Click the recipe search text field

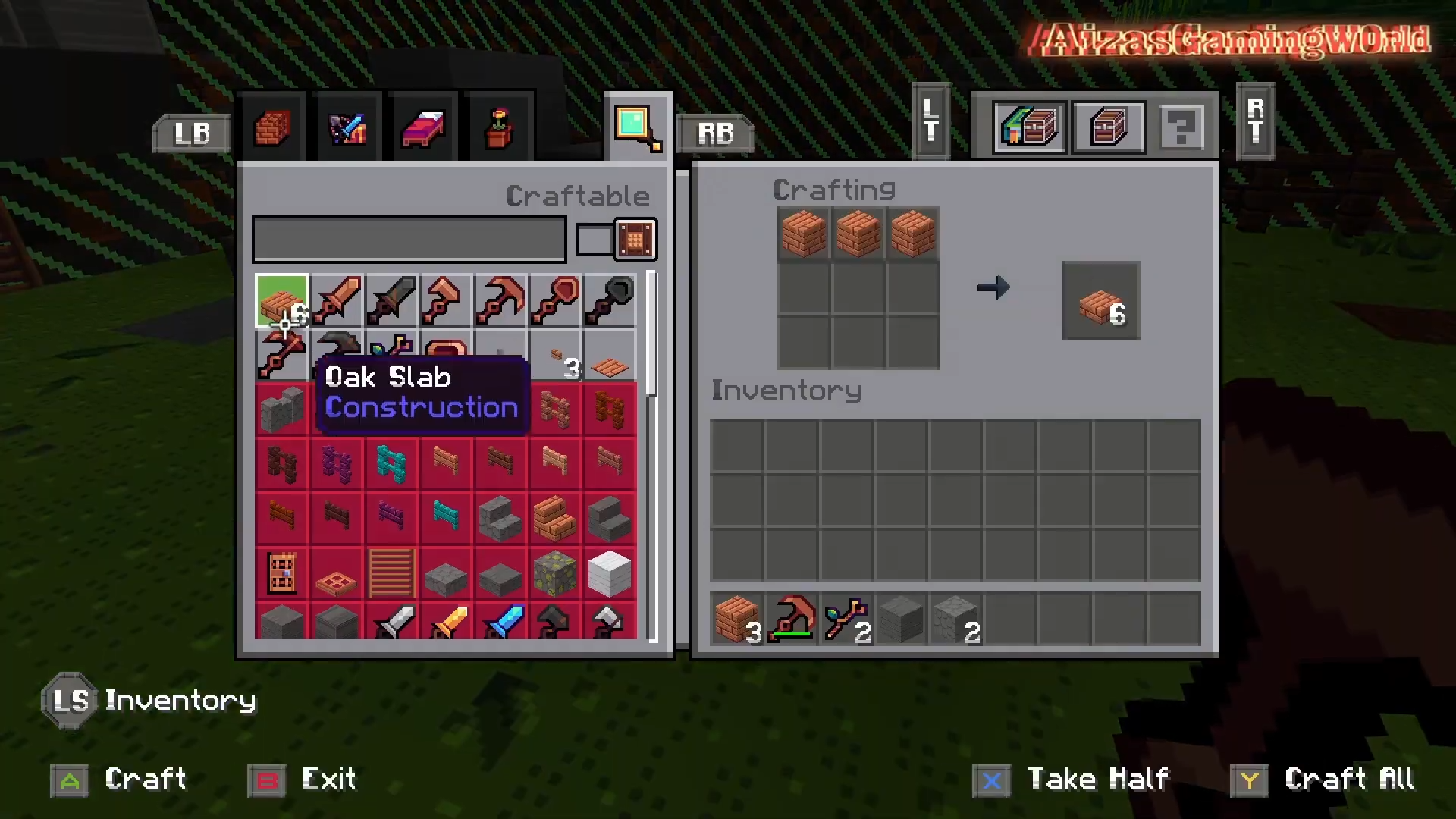coord(409,240)
